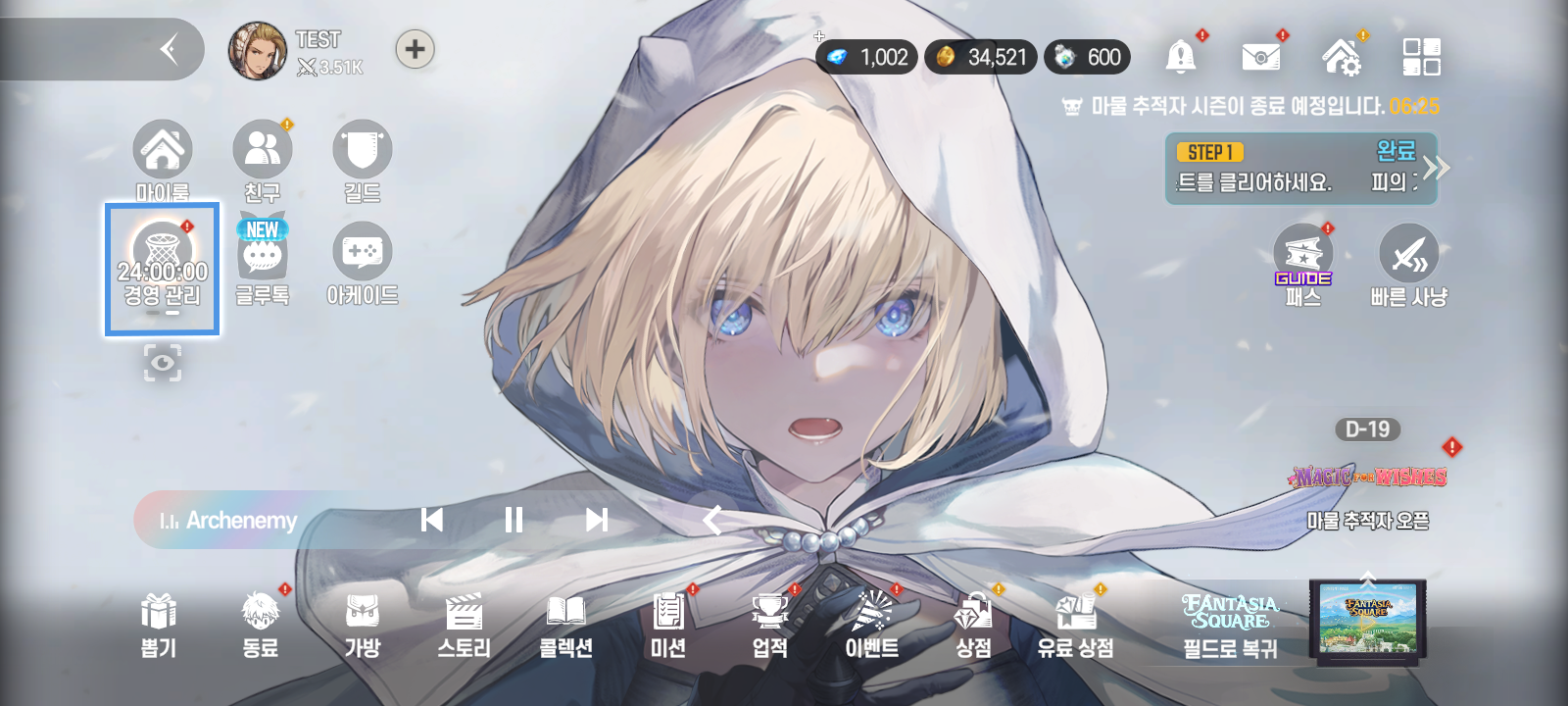
Task: Open the 유료 상점 paid shop
Action: coord(1075,624)
